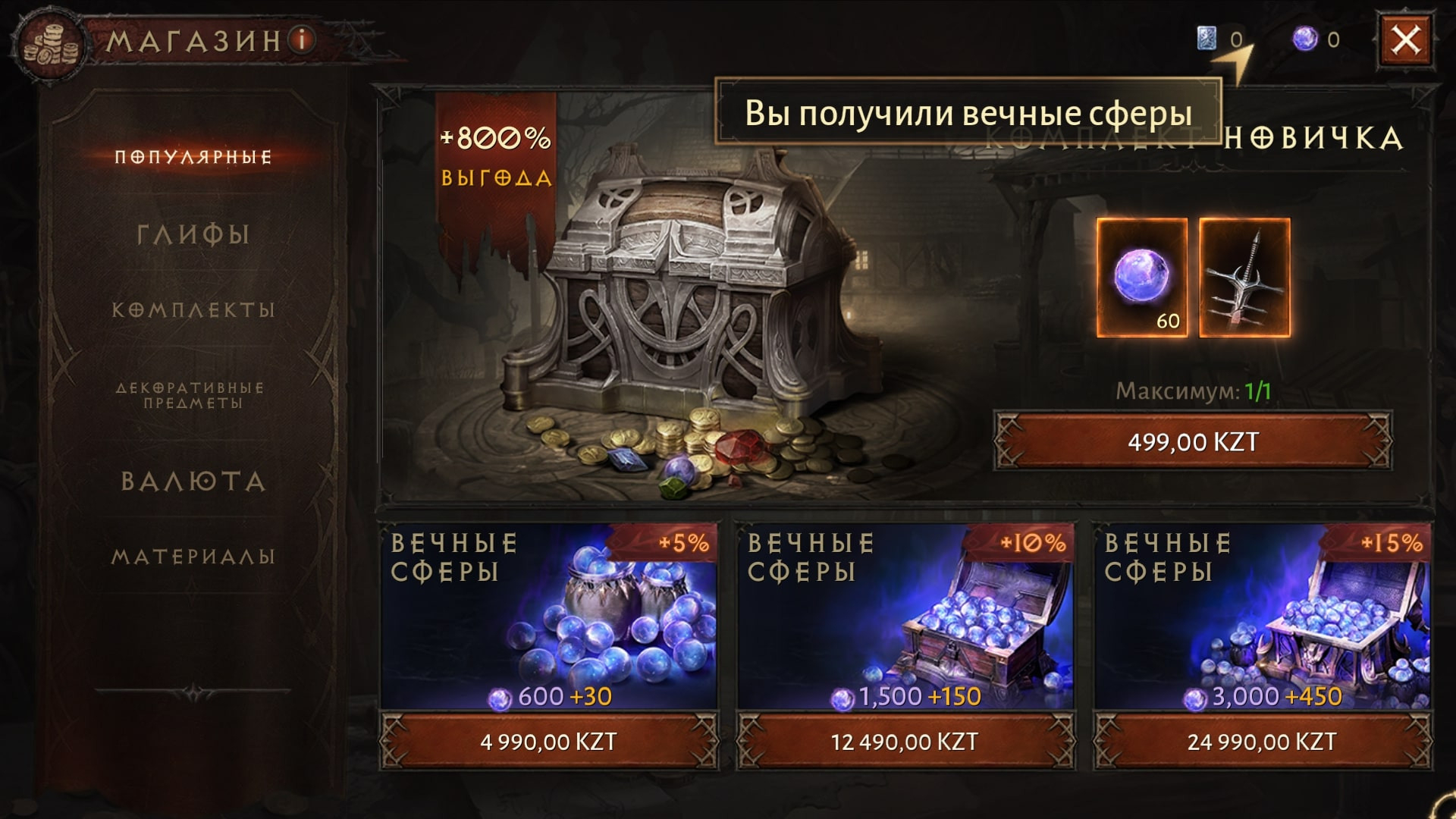Buy beginner bundle for 499,00 KZT
1456x819 pixels.
(1193, 441)
